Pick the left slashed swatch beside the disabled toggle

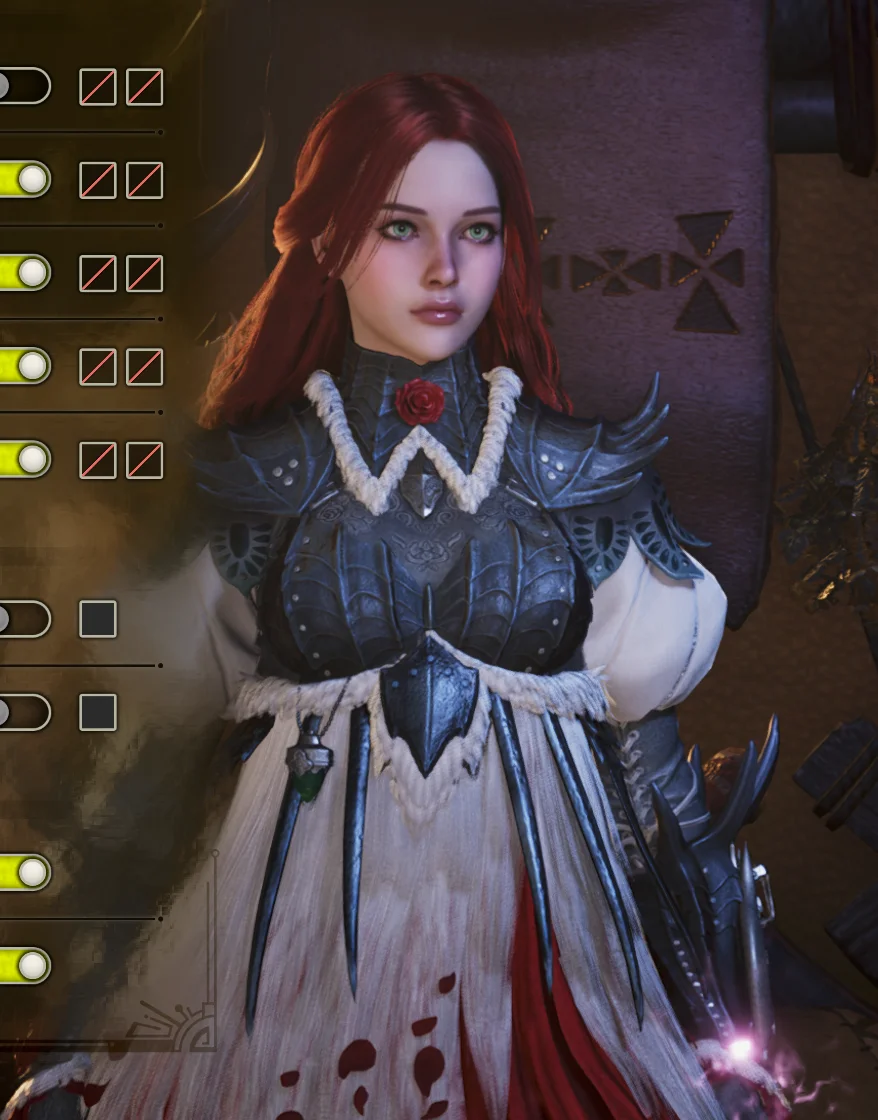click(x=97, y=87)
